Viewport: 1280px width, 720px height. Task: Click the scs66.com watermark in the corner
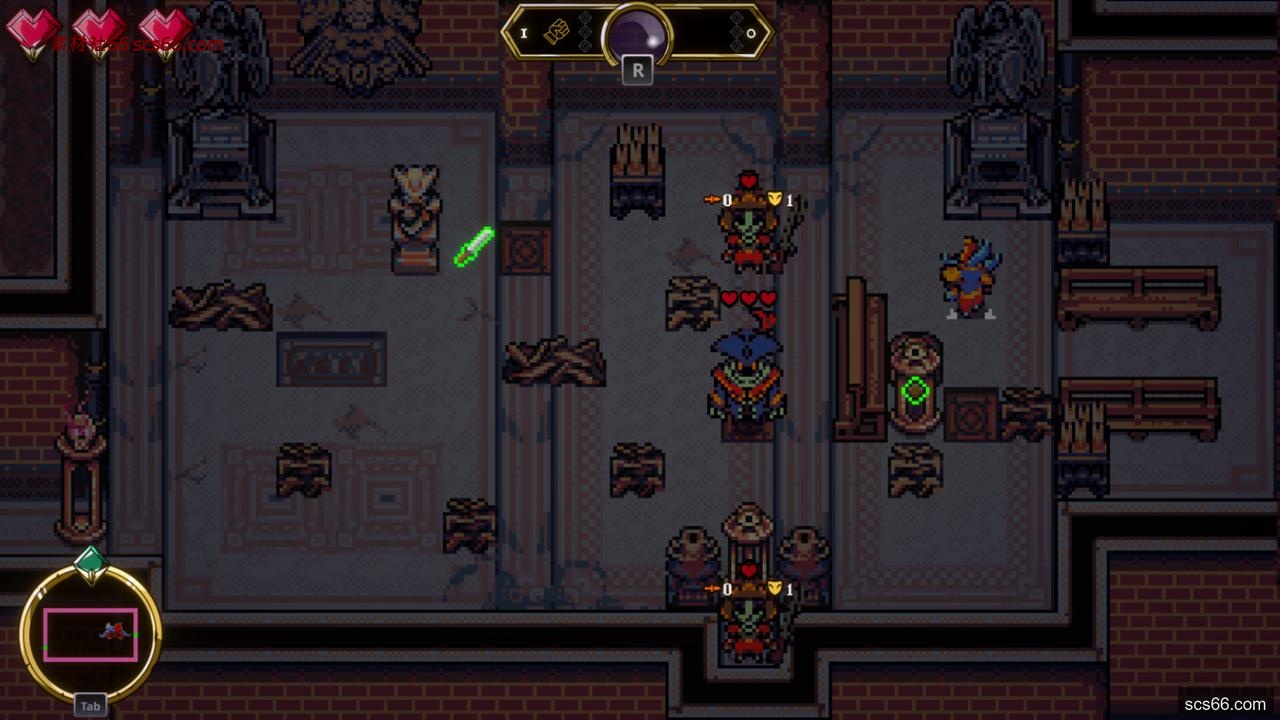[x=1227, y=706]
